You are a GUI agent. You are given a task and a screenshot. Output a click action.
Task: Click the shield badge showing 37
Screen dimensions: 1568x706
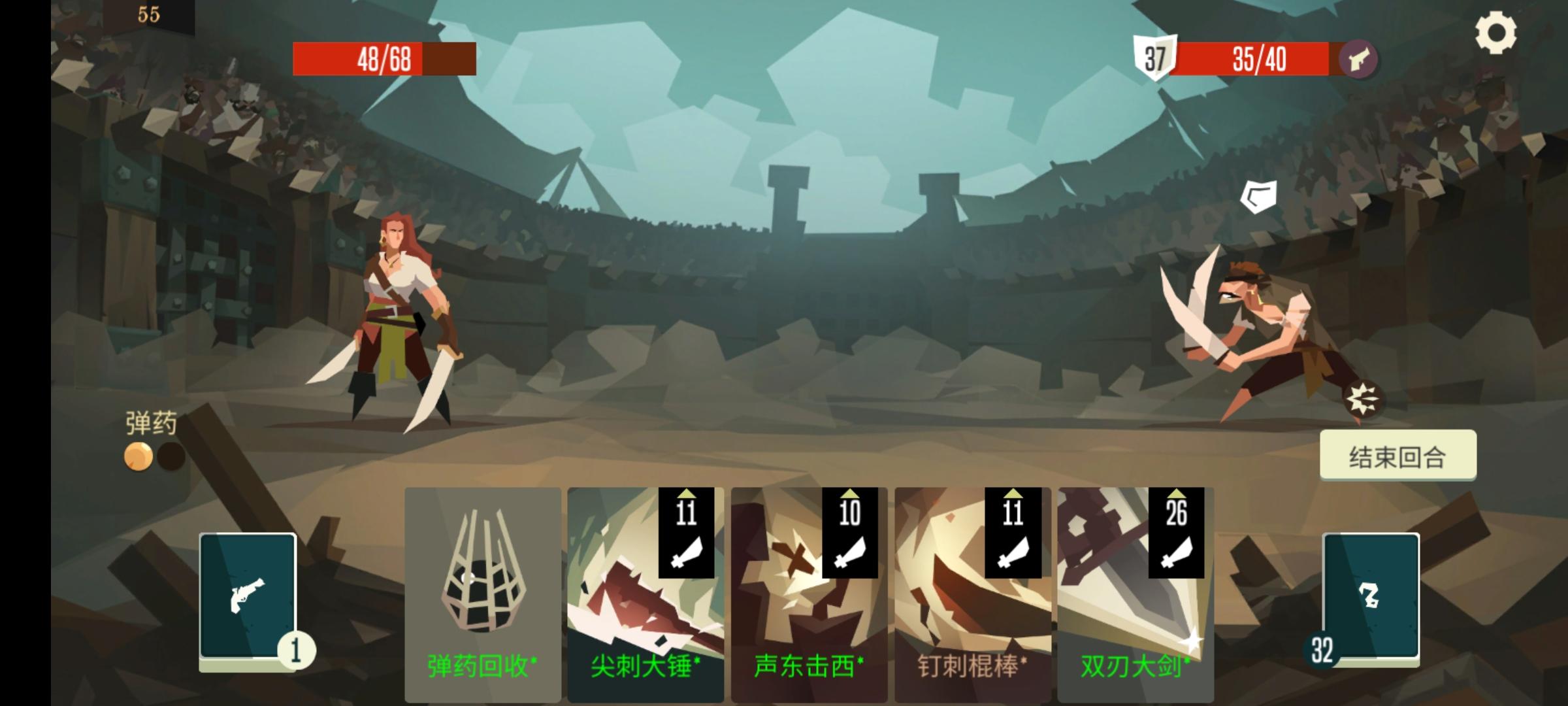[1156, 59]
